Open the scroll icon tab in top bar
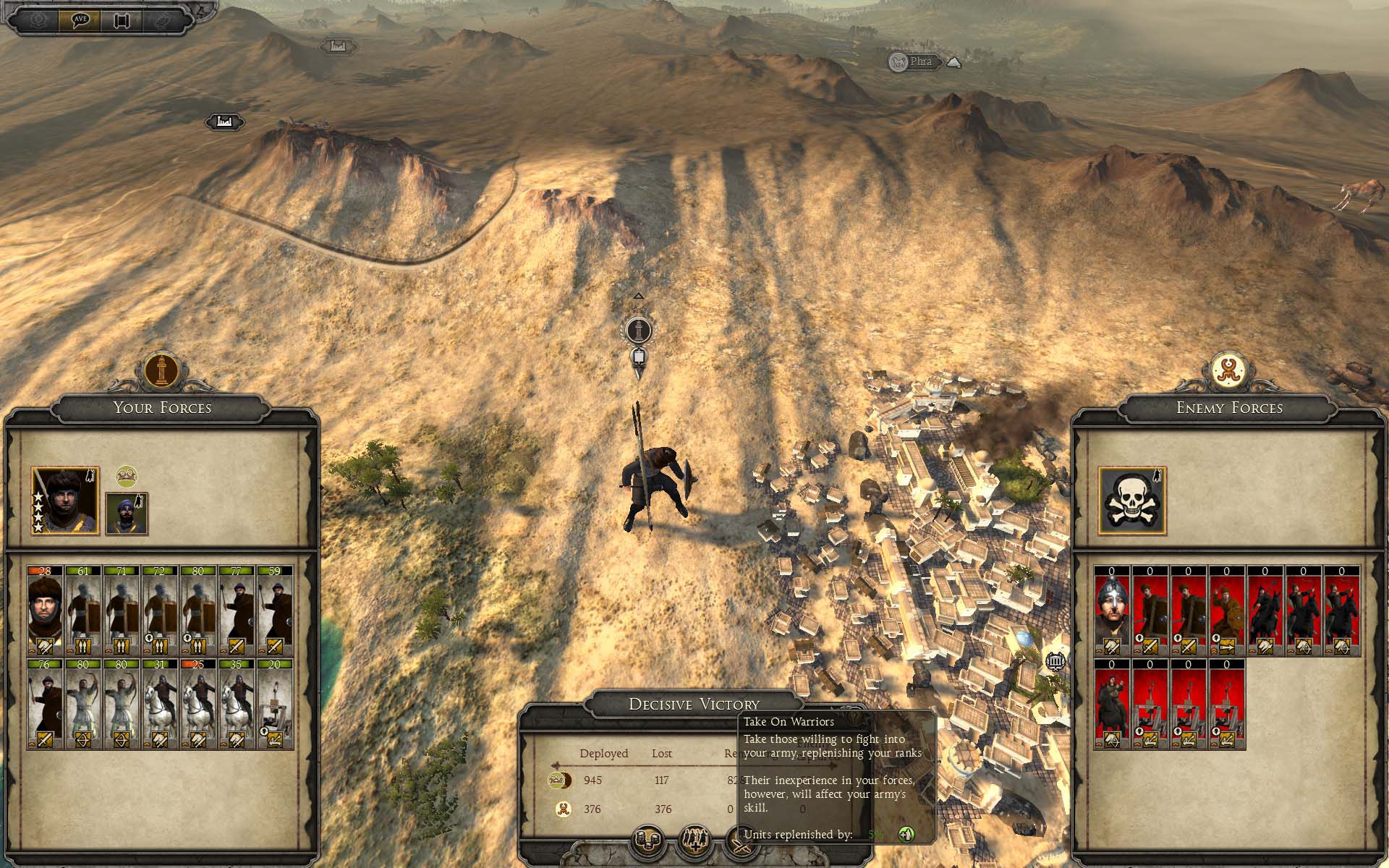The width and height of the screenshot is (1389, 868). tap(121, 20)
